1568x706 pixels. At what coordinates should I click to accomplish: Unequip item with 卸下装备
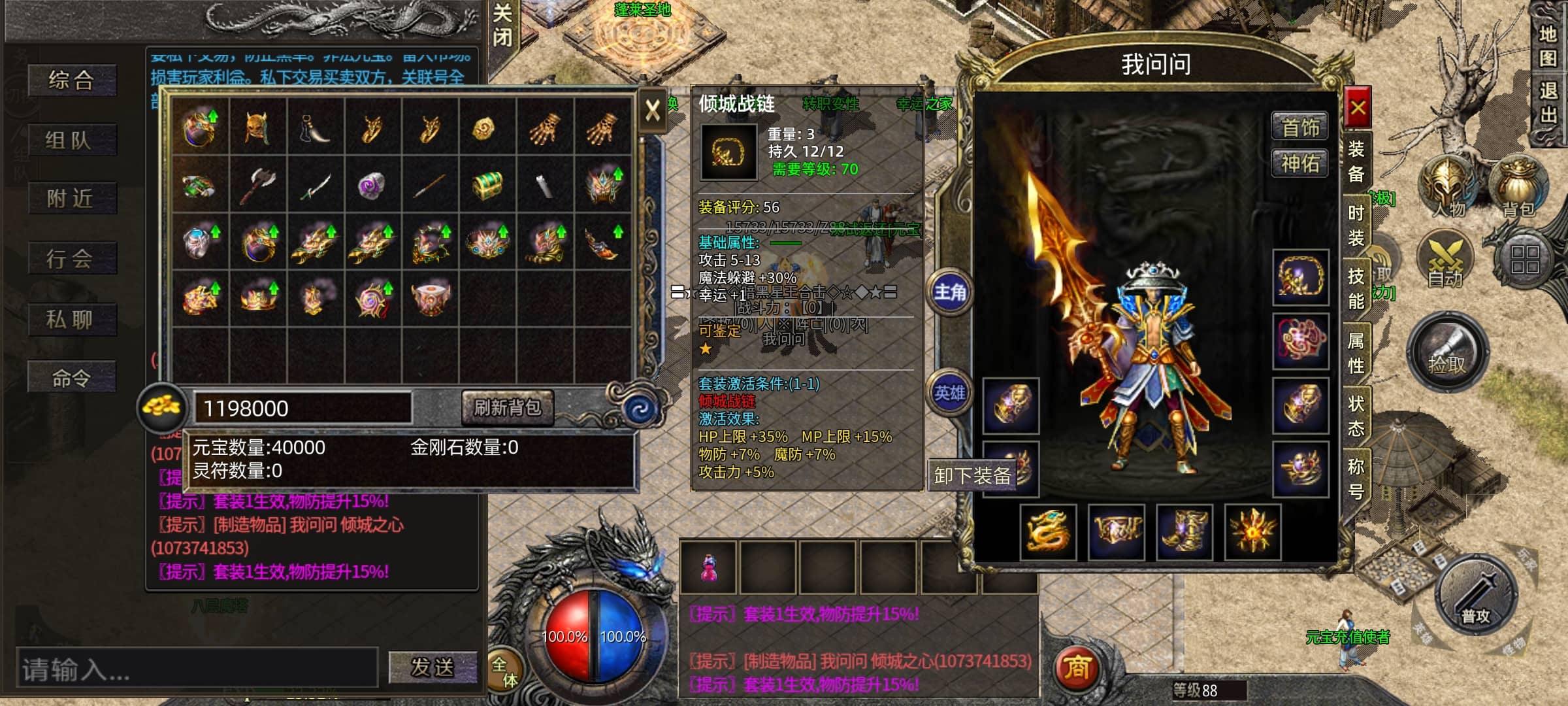pos(972,475)
